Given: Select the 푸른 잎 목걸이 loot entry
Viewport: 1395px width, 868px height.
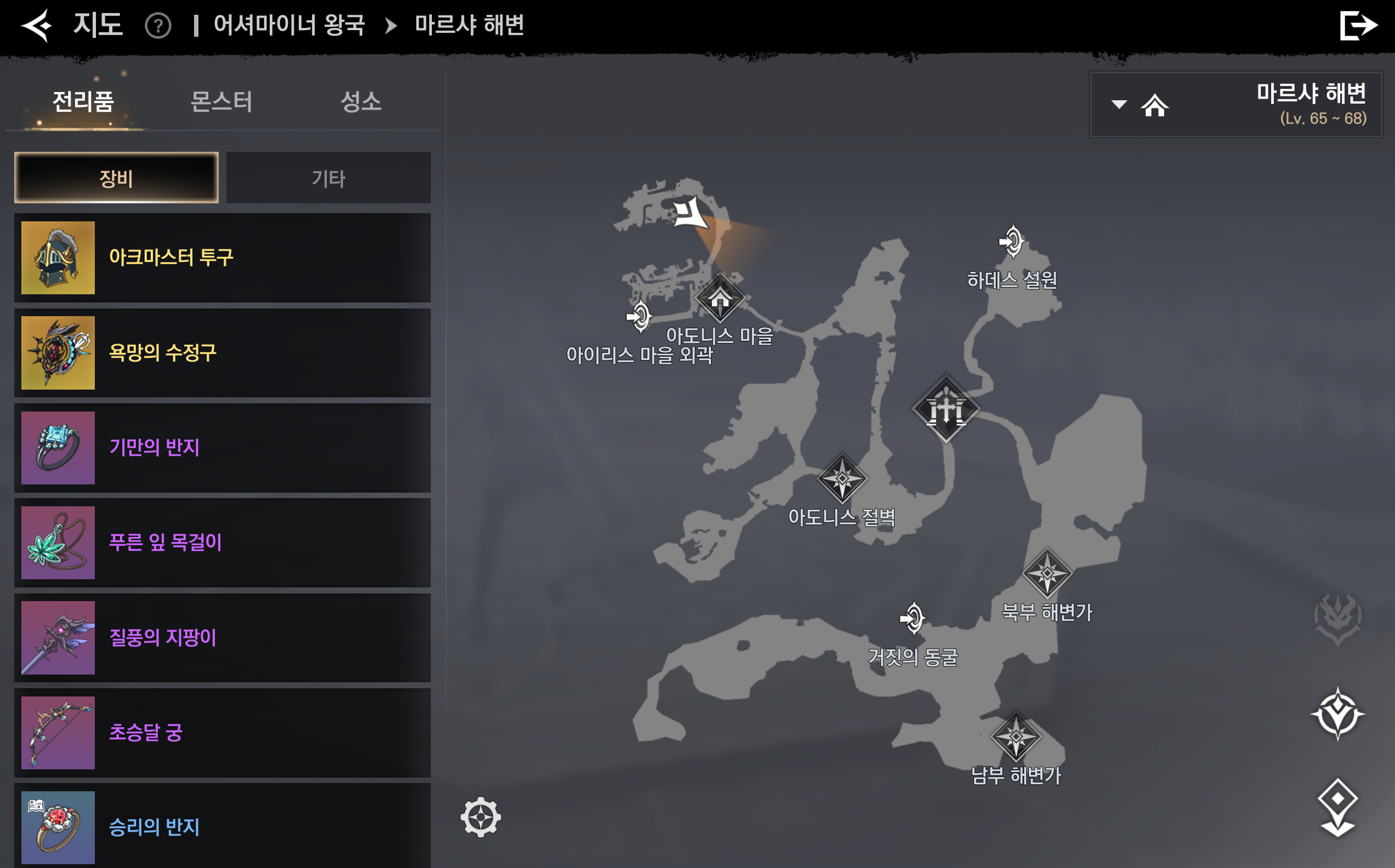Looking at the screenshot, I should pos(223,542).
